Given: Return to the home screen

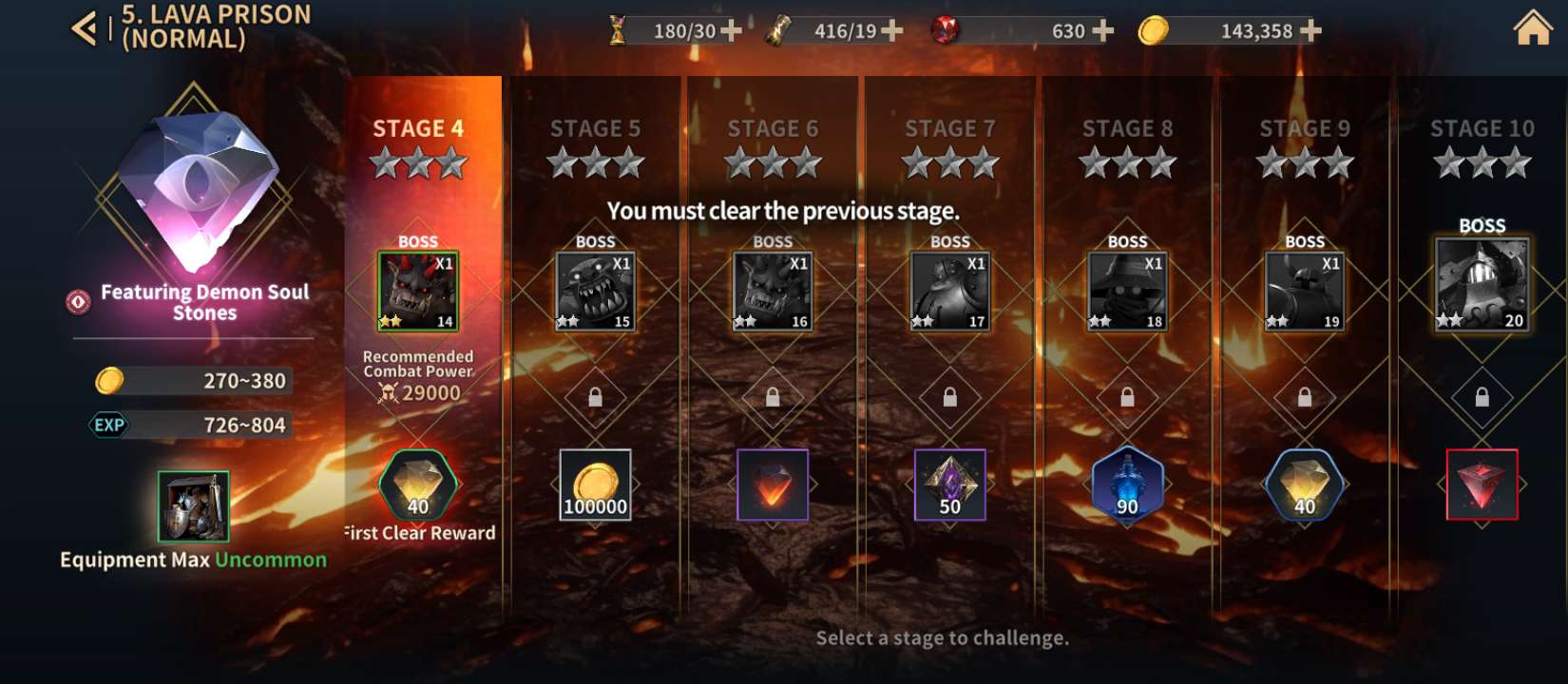Looking at the screenshot, I should coord(1532,28).
